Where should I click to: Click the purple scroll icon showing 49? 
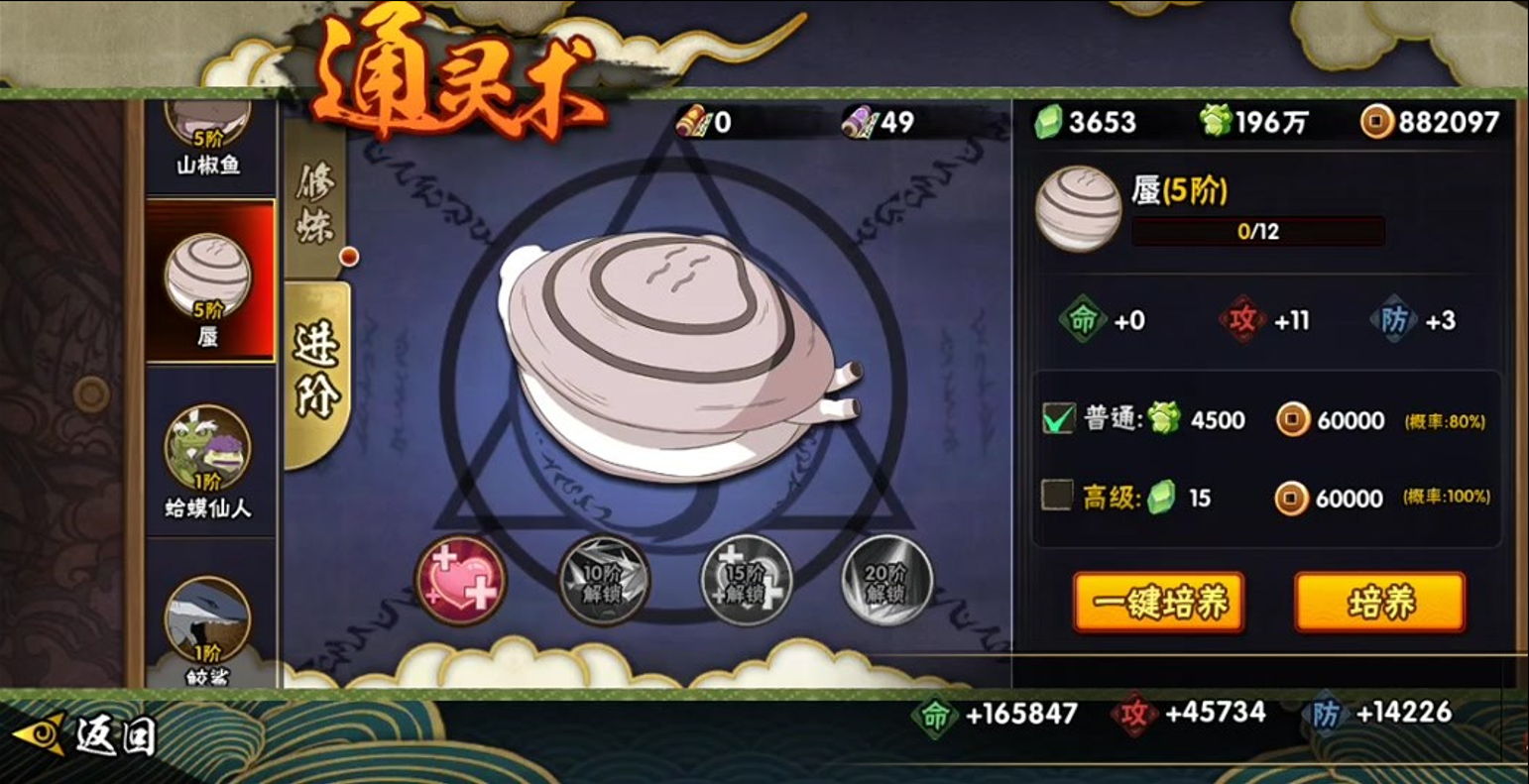[x=860, y=124]
